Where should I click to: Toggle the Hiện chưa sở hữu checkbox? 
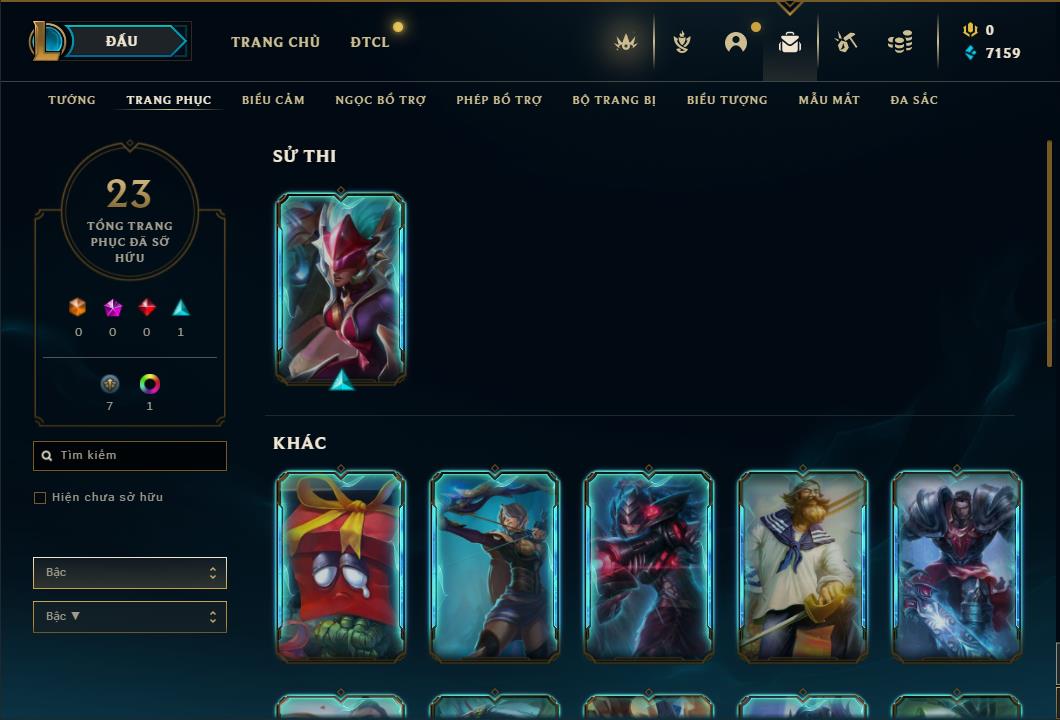[40, 498]
